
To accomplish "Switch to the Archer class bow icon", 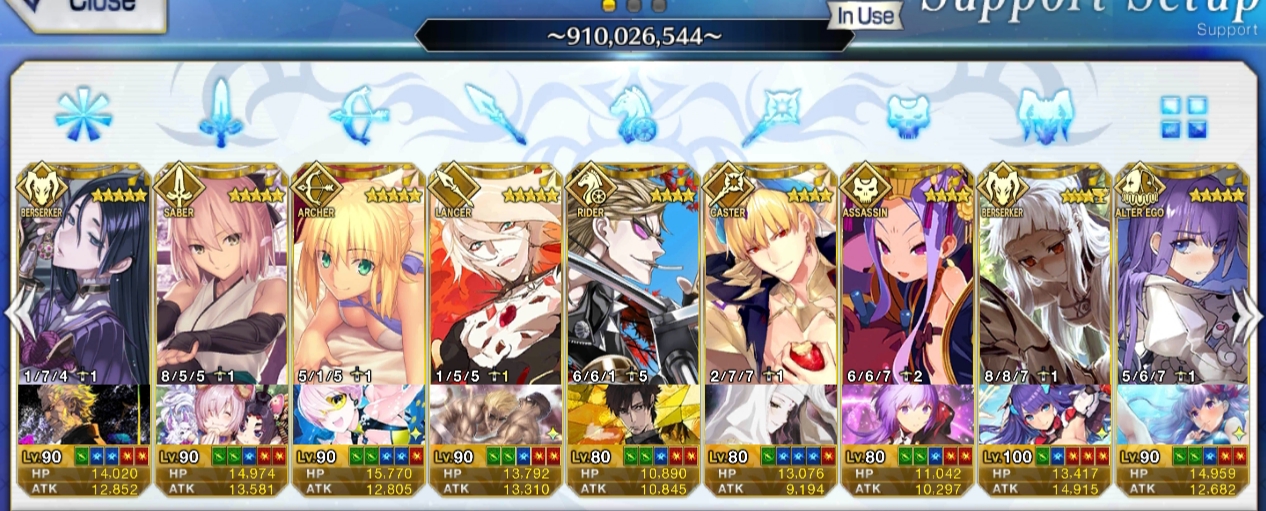I will click(357, 115).
